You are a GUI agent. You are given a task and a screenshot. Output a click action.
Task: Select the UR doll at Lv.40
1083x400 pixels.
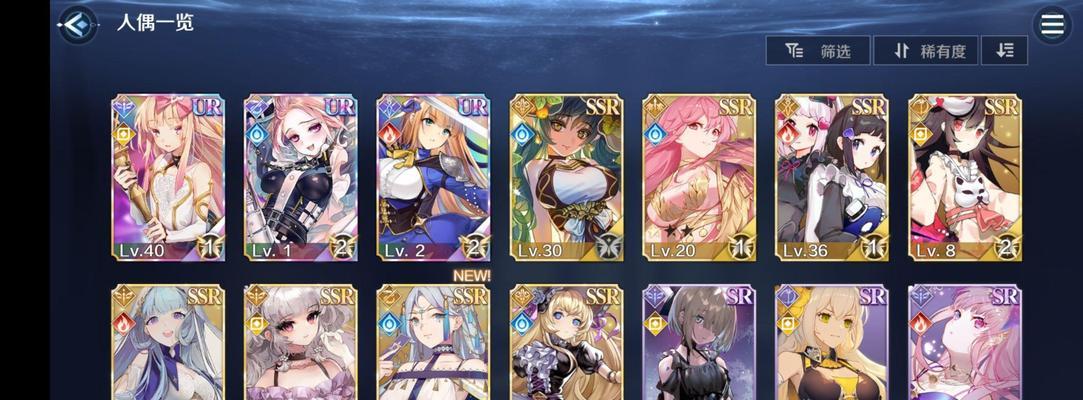point(168,177)
